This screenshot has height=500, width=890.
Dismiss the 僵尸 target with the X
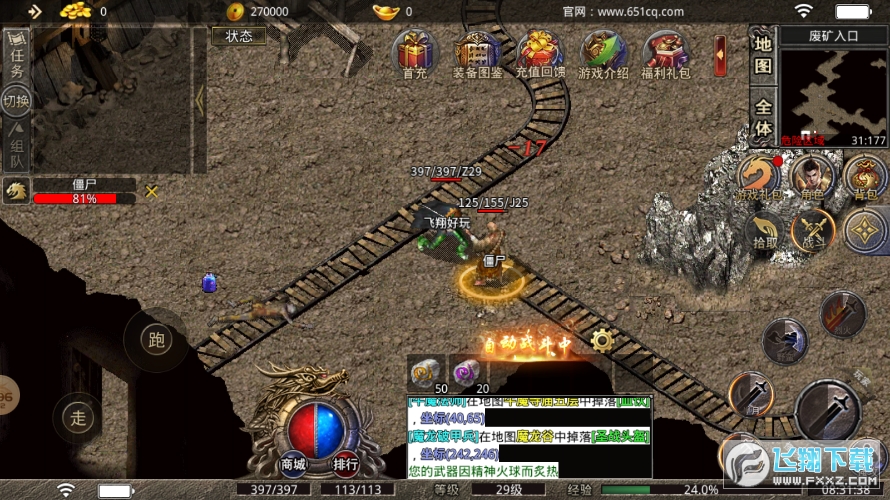point(152,191)
